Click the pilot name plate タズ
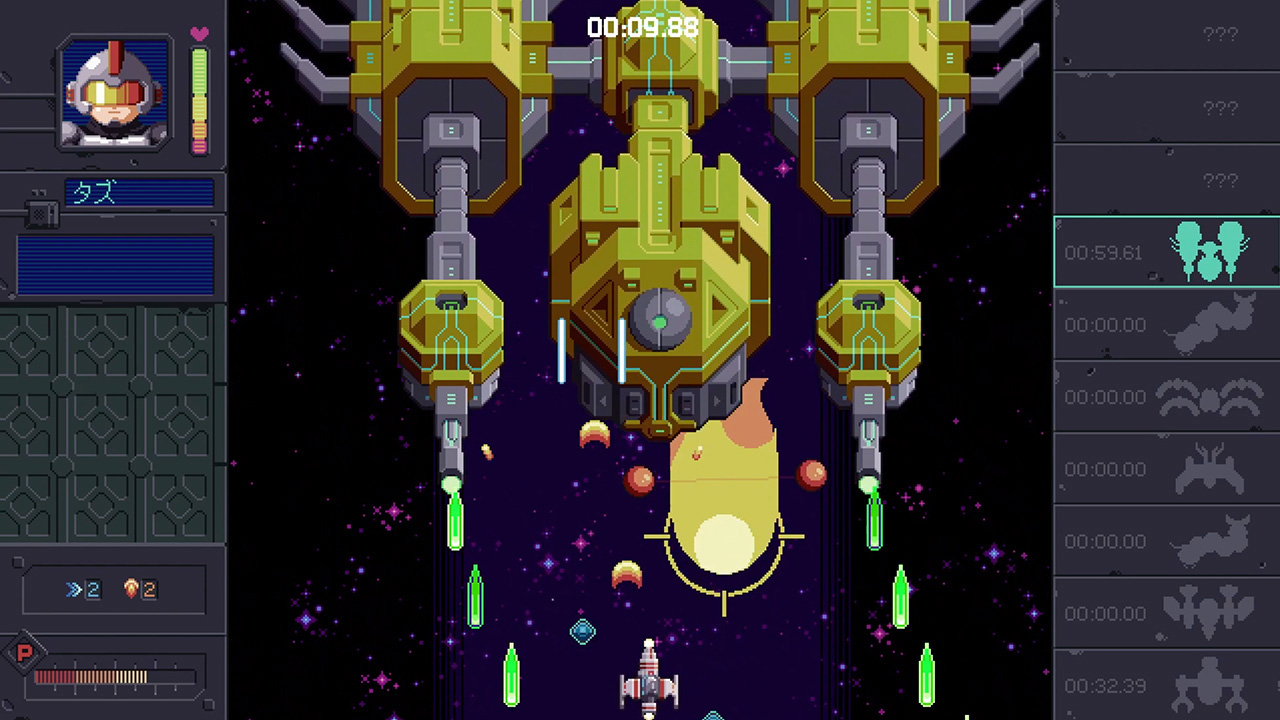1280x720 pixels. point(139,193)
